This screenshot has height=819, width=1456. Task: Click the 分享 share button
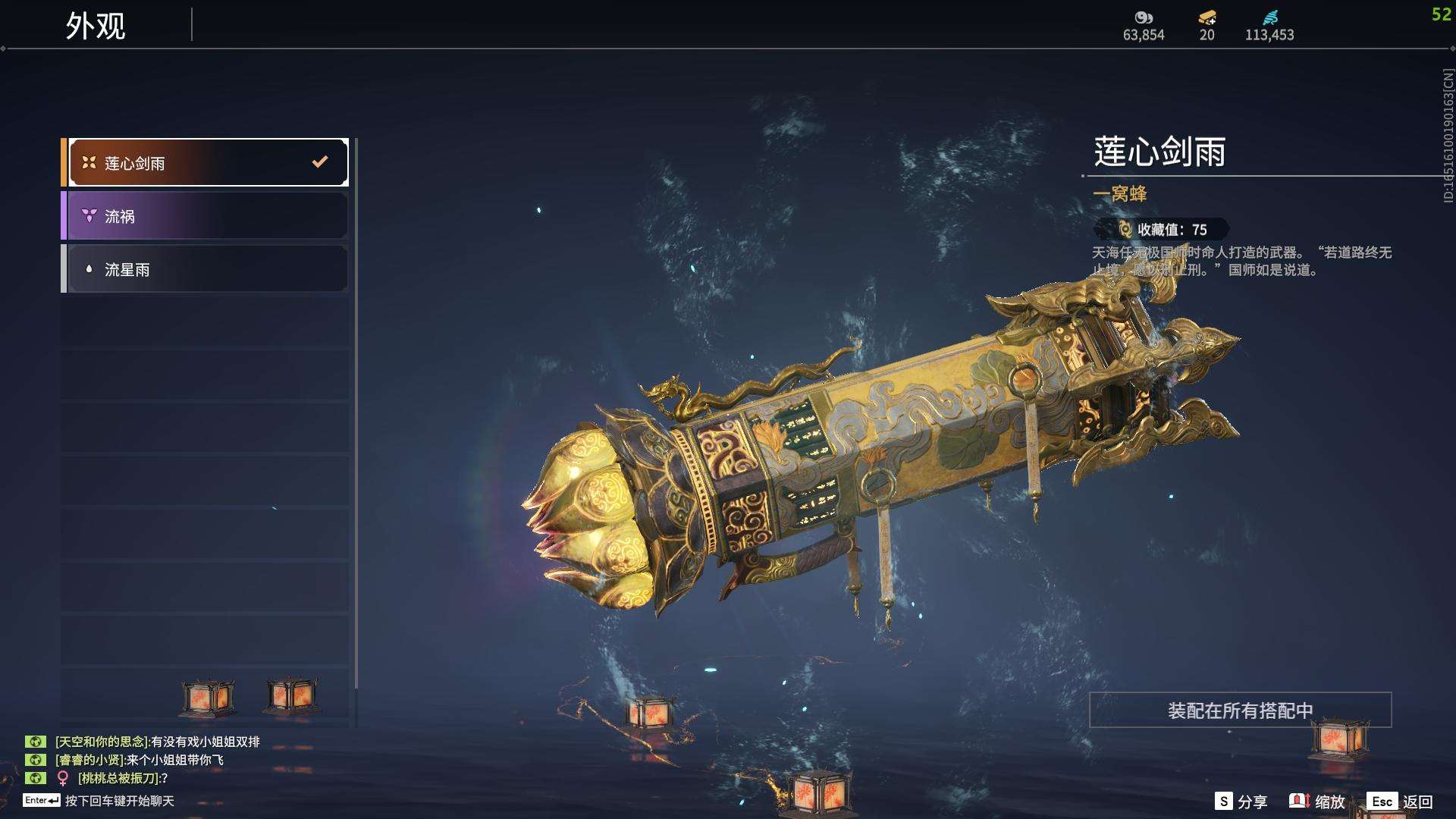point(1241,802)
